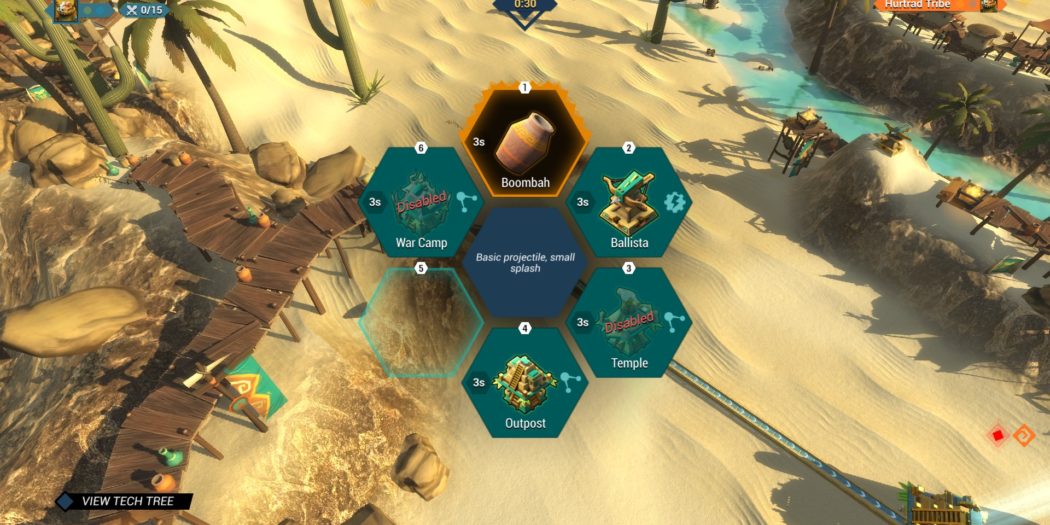The height and width of the screenshot is (525, 1050).
Task: Select the disabled War Camp hexagon
Action: click(420, 203)
